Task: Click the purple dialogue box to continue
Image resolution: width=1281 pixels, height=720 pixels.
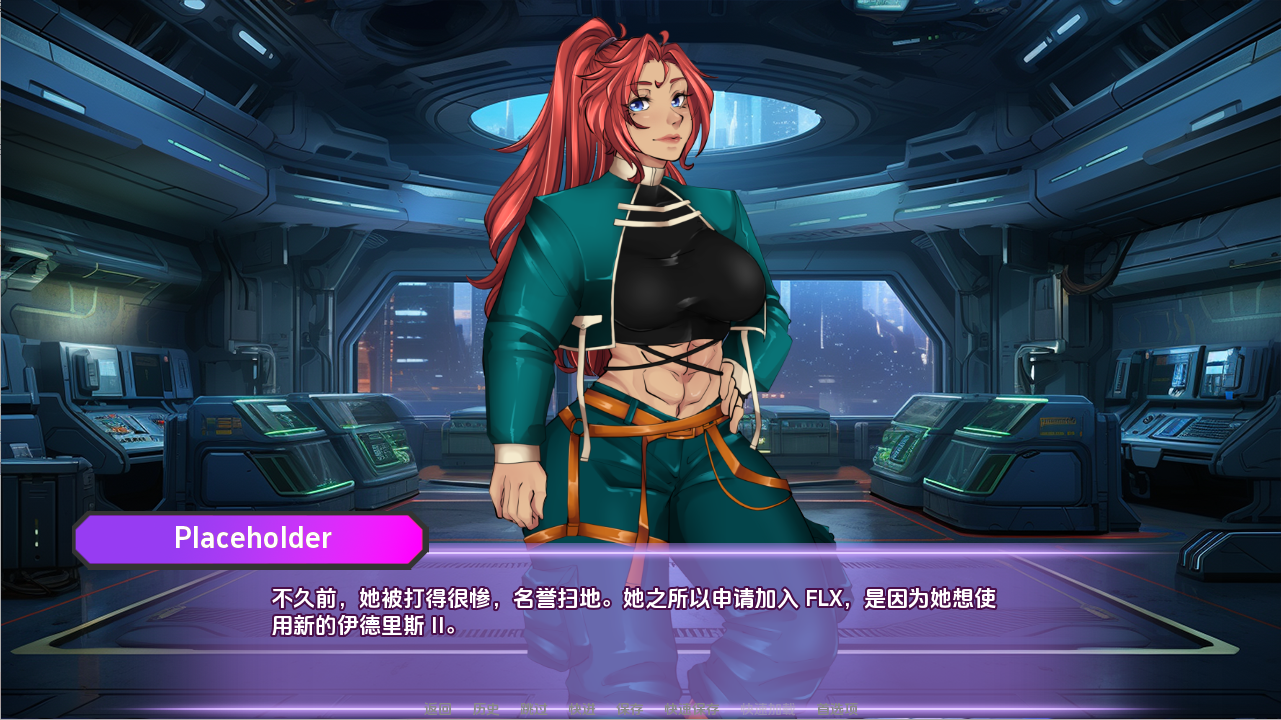Action: (640, 660)
